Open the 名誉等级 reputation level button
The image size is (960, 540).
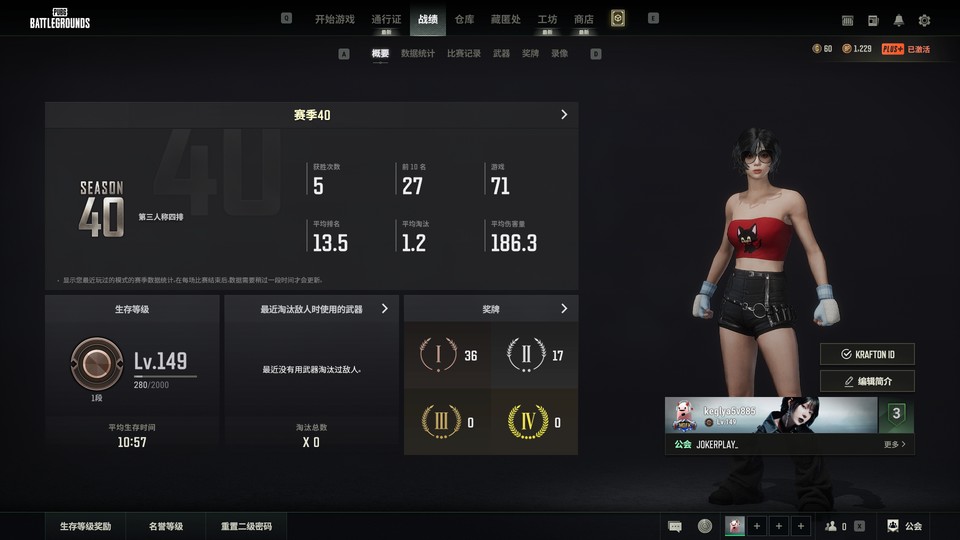166,526
